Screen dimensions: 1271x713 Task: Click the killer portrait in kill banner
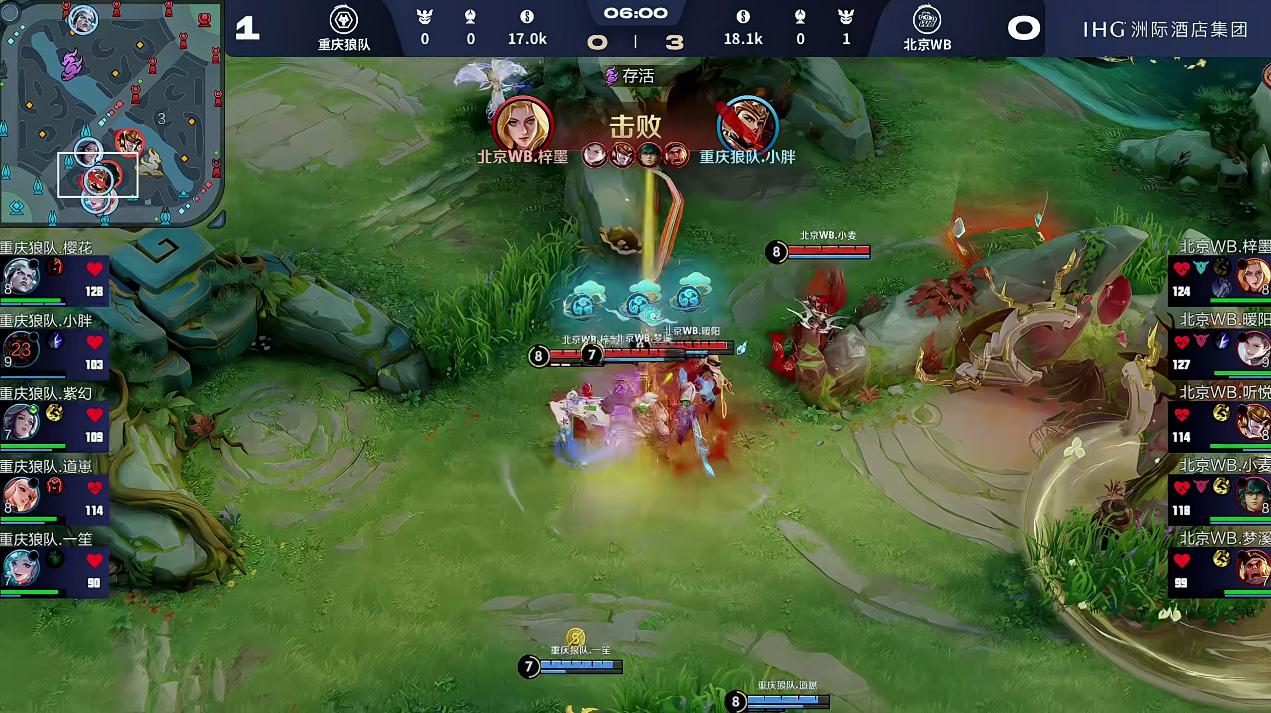tap(523, 124)
